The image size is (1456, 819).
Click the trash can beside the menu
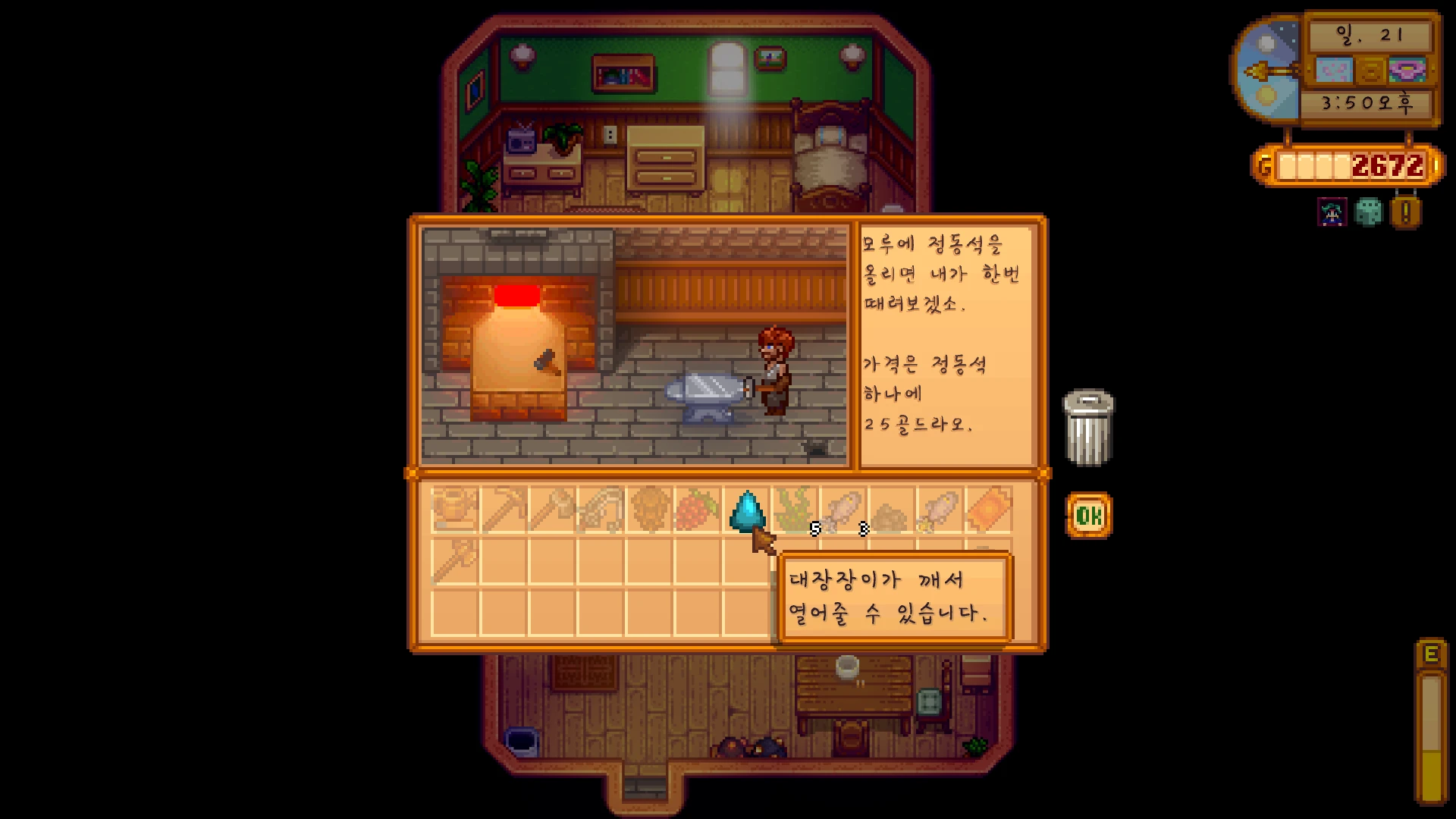point(1088,427)
